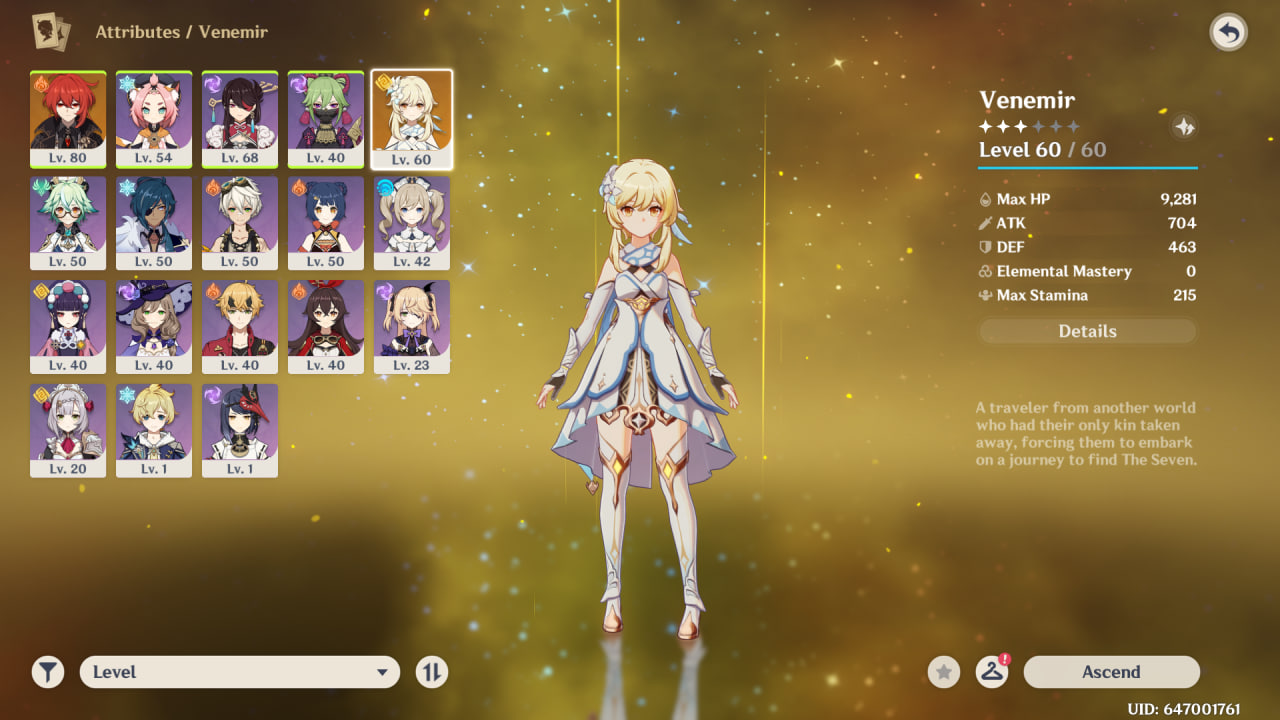
Task: Pick masked green-haired Kuki Shinobu
Action: (x=326, y=118)
